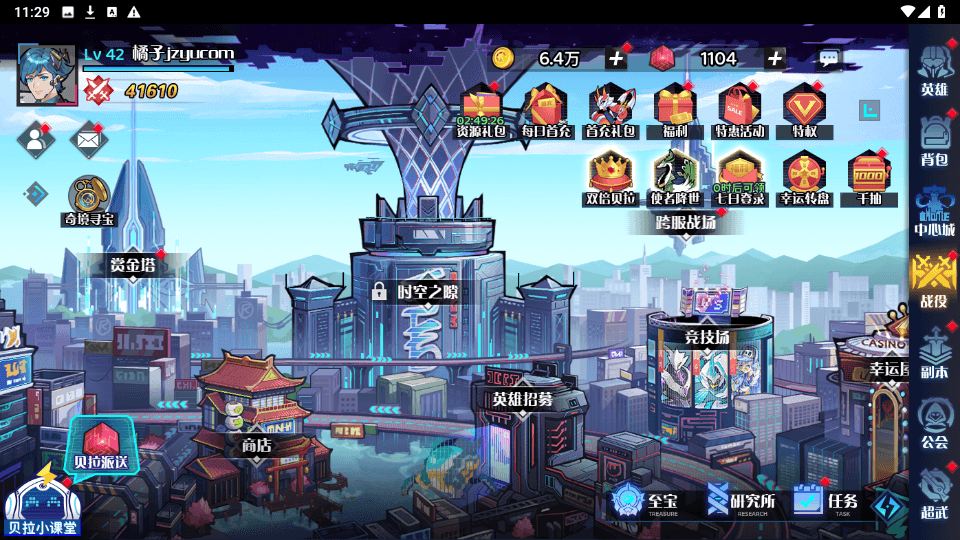Enter the 竞技场 arena
The width and height of the screenshot is (960, 540).
click(707, 338)
